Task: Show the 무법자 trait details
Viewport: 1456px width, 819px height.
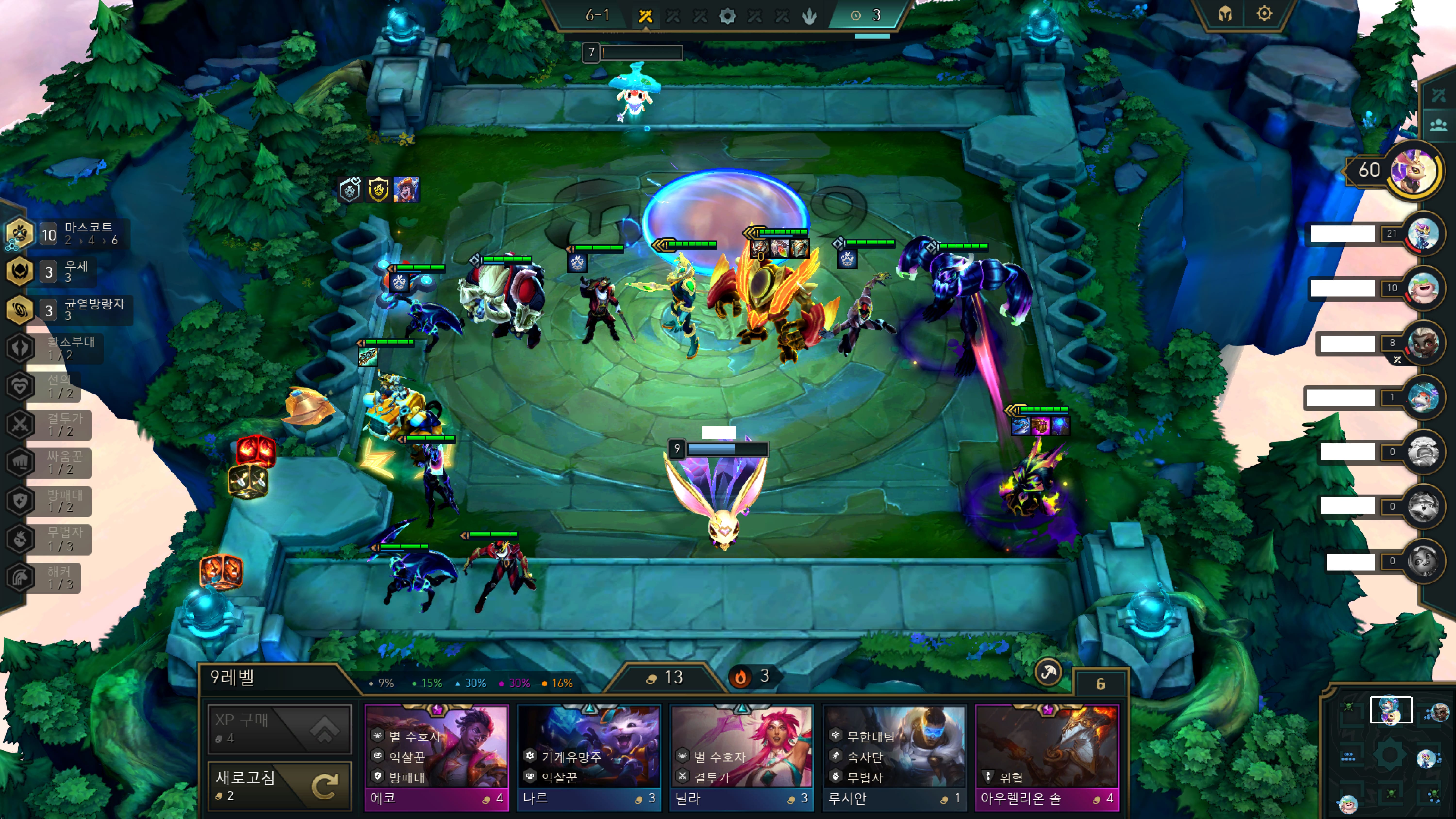Action: 51,539
